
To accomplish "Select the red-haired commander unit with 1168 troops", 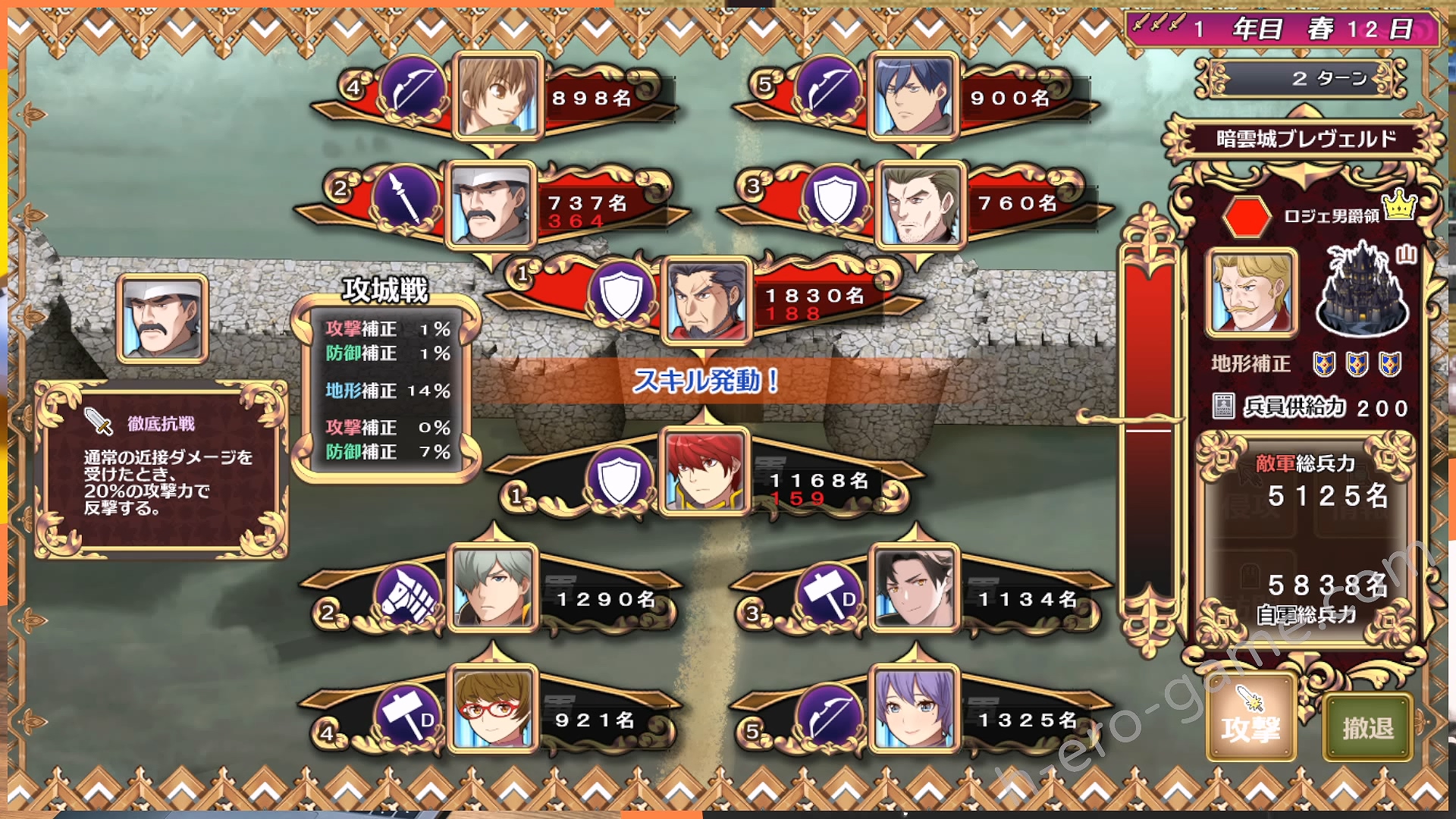I will (x=704, y=472).
